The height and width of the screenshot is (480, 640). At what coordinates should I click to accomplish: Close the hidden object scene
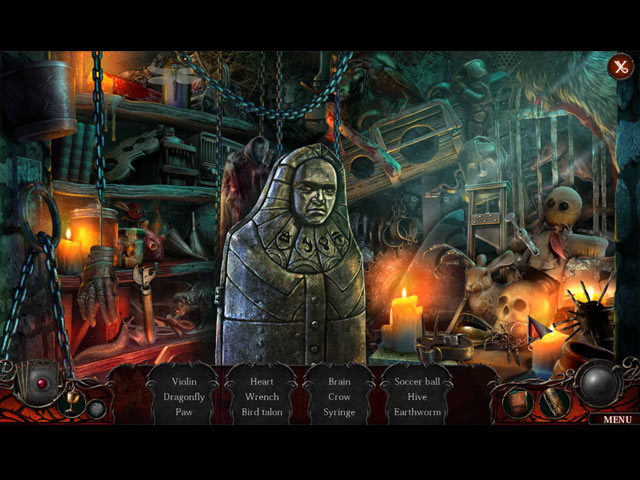click(620, 67)
